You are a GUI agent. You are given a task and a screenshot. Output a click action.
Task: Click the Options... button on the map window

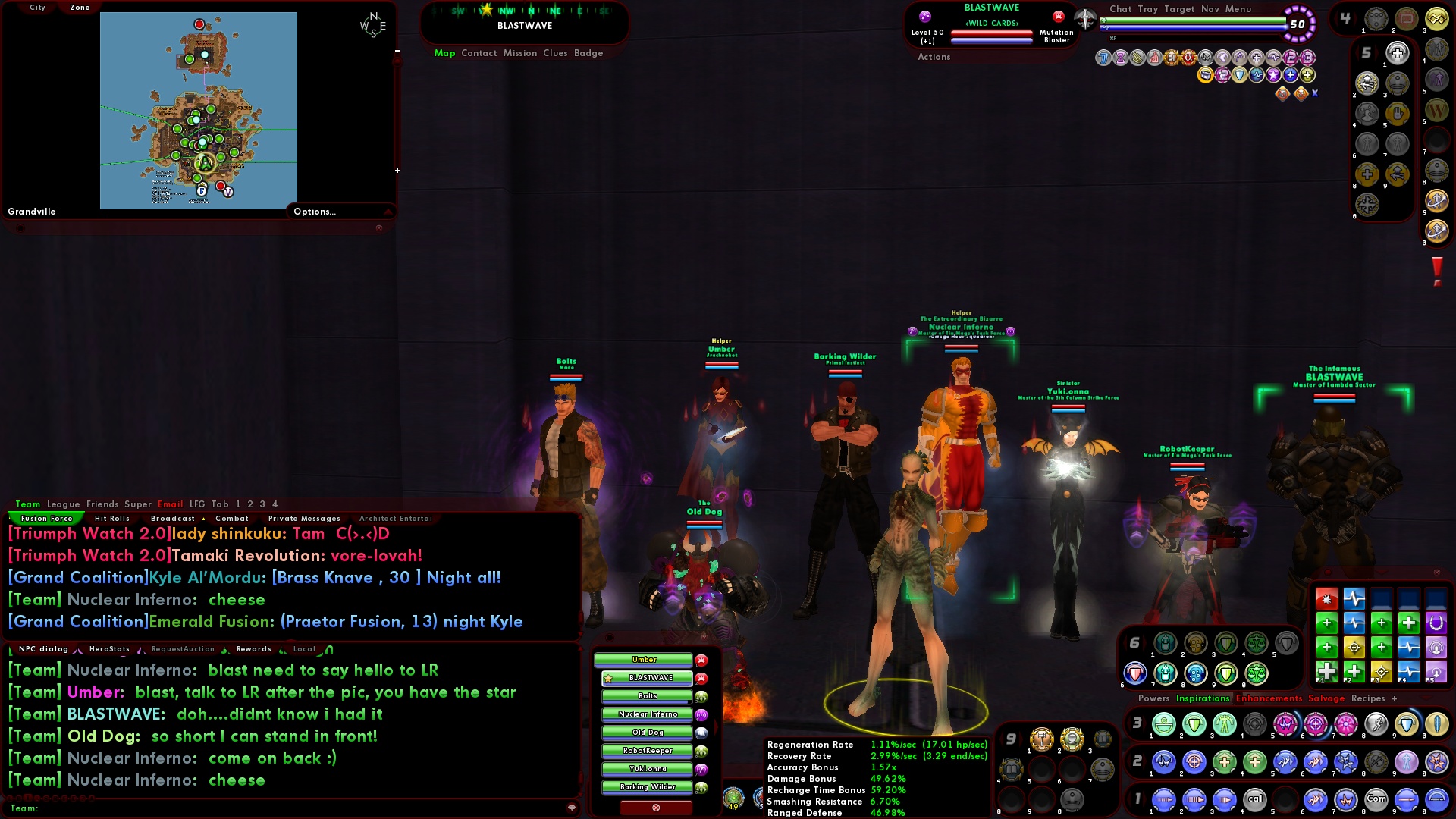314,212
